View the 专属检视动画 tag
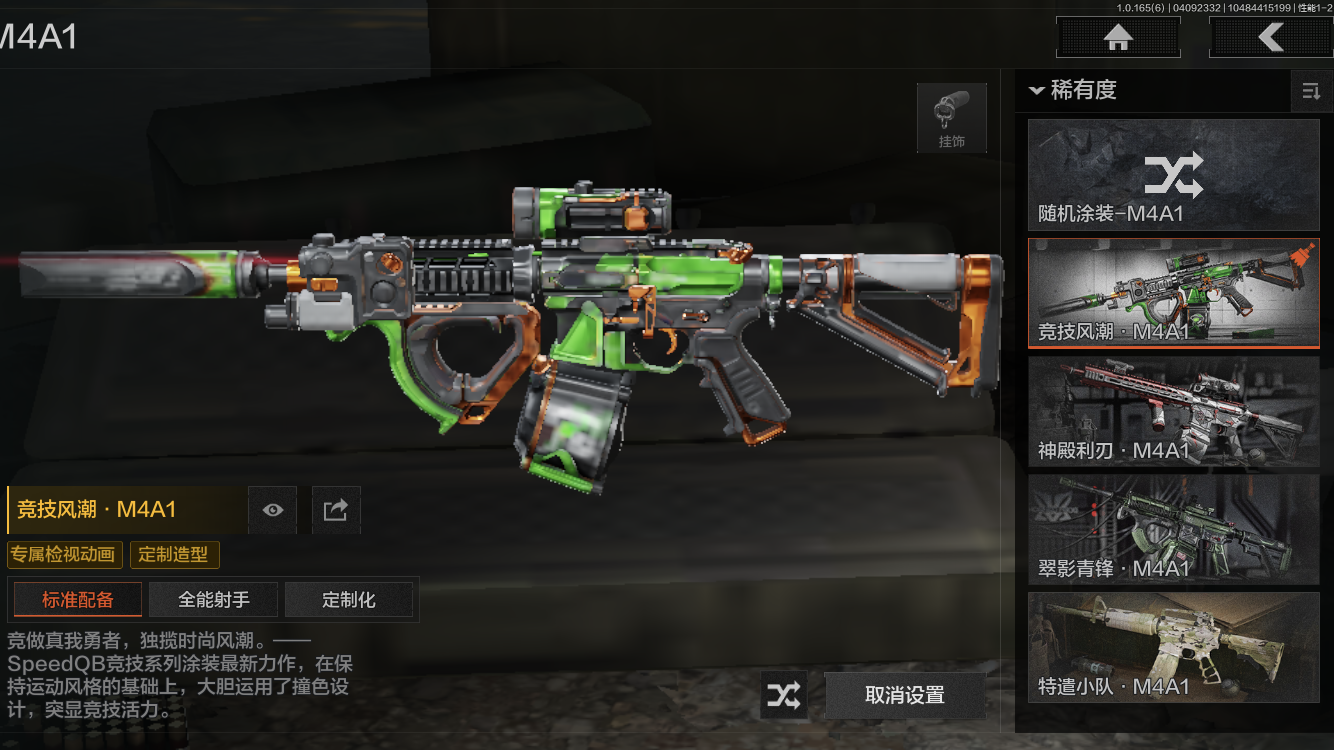Viewport: 1334px width, 750px height. pos(65,555)
